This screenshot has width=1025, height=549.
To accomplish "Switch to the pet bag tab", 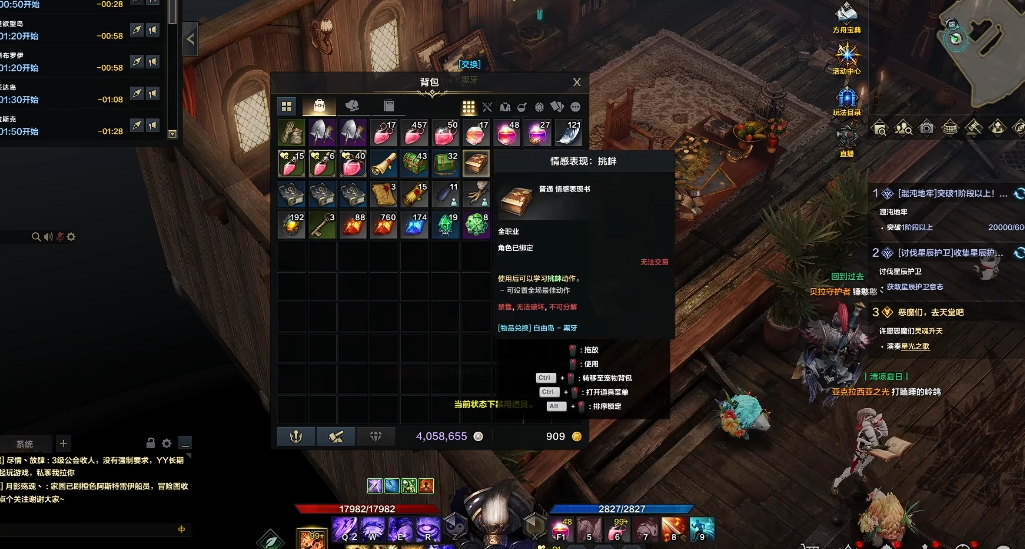I will [352, 106].
